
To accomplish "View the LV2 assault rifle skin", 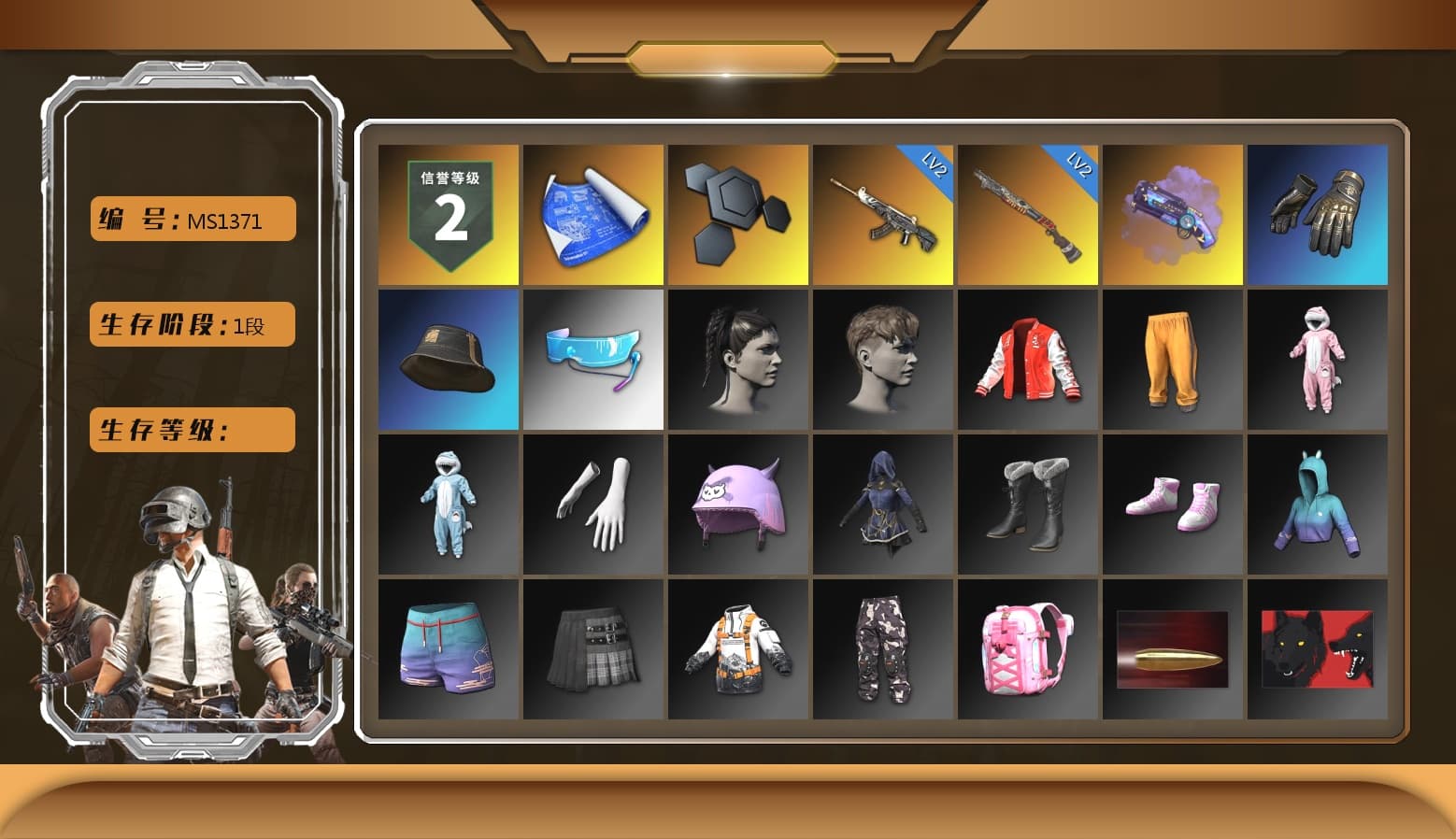I will (x=882, y=214).
